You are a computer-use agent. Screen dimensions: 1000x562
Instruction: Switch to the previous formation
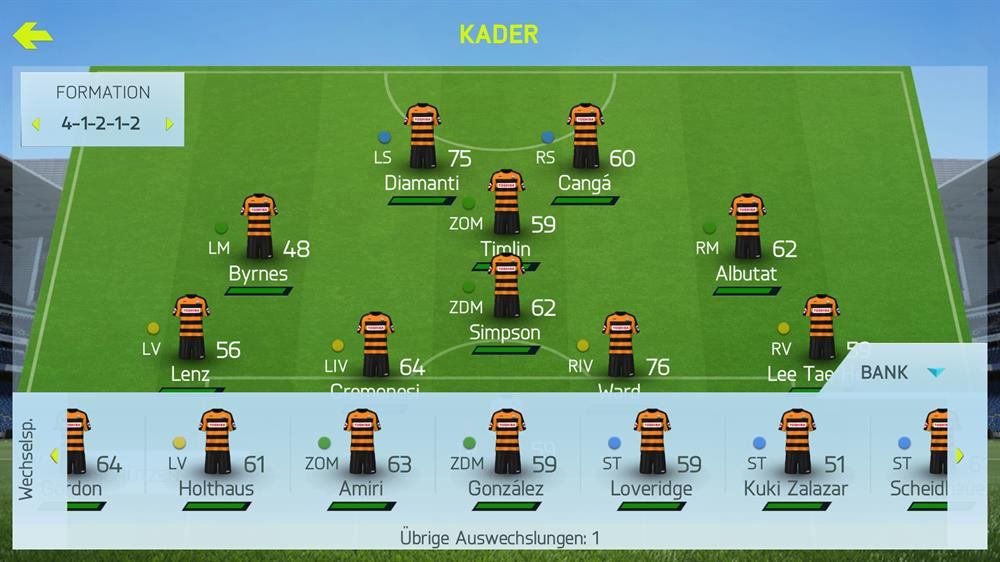pyautogui.click(x=36, y=125)
